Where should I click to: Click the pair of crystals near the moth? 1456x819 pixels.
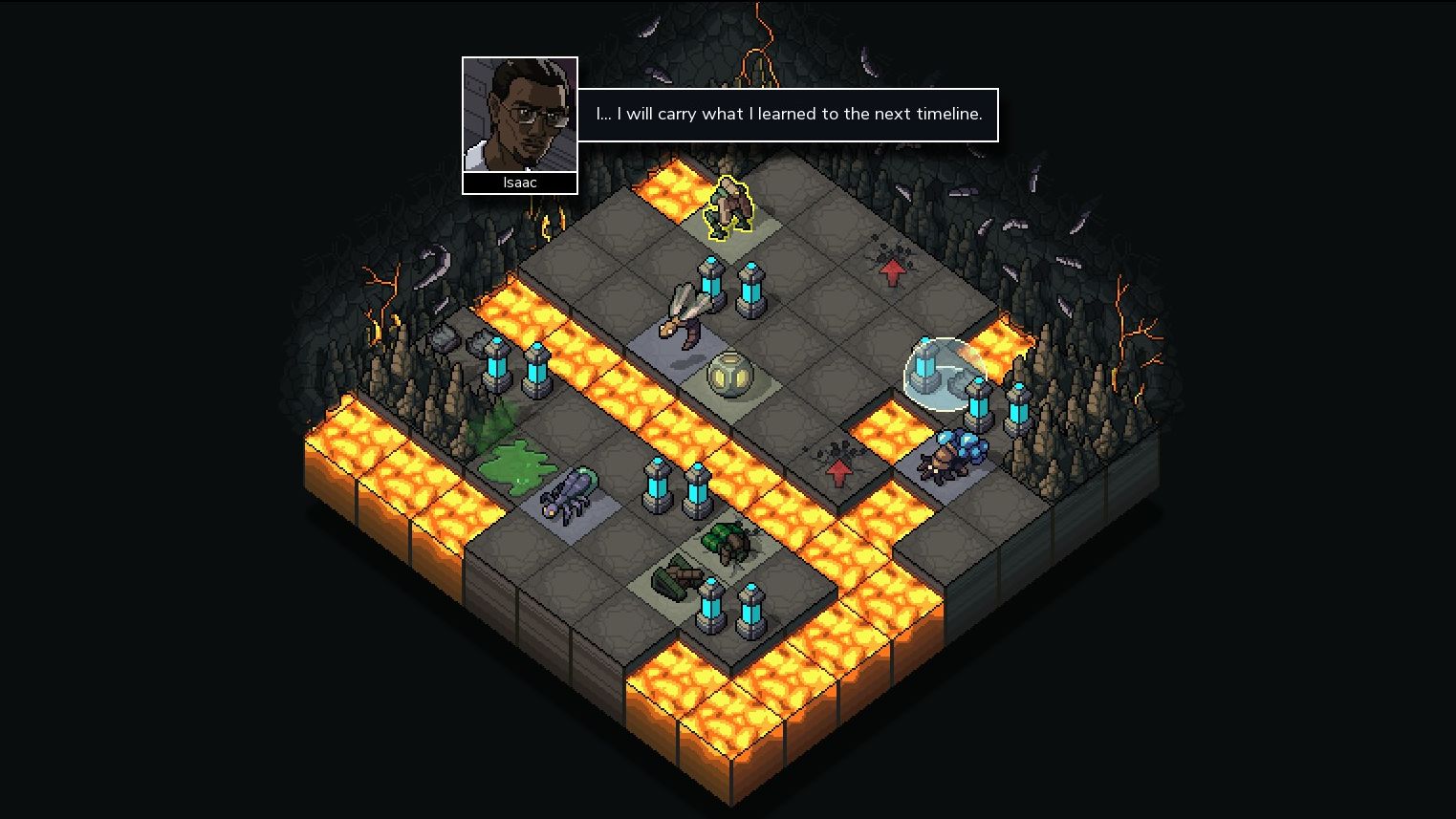click(x=731, y=287)
